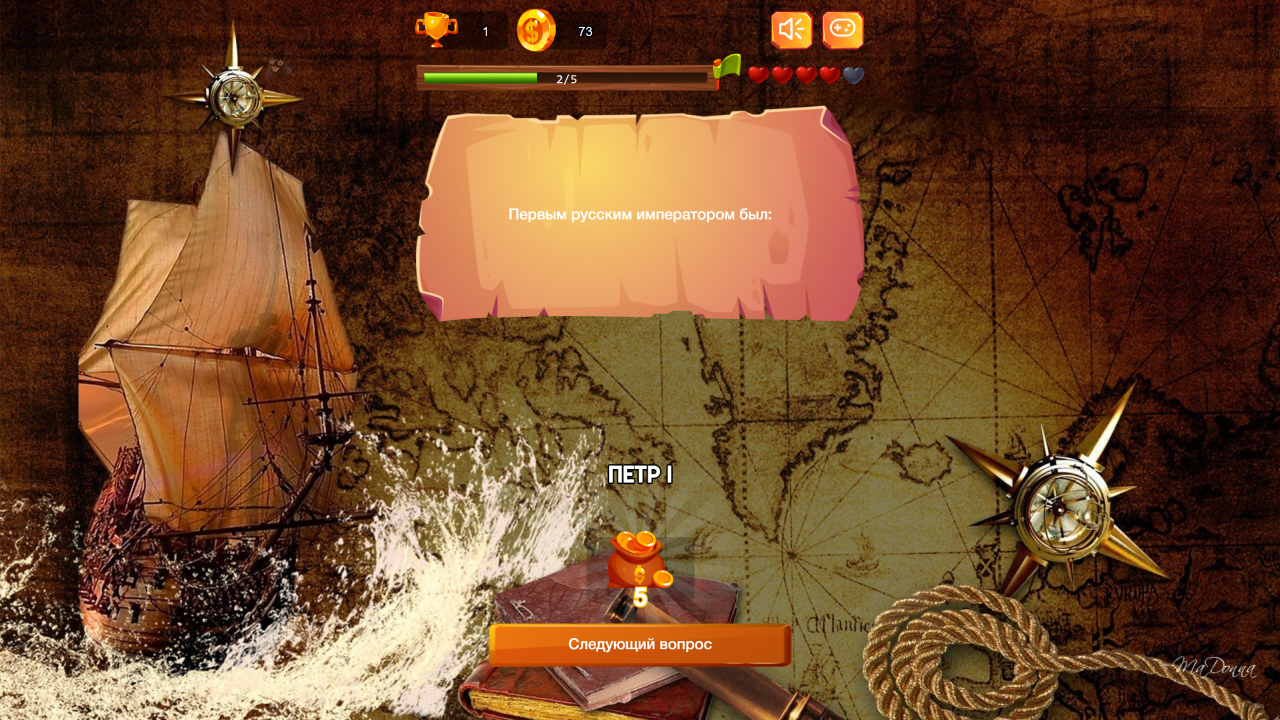This screenshot has width=1280, height=720.
Task: Click the coin balance showing 73
Action: point(585,30)
